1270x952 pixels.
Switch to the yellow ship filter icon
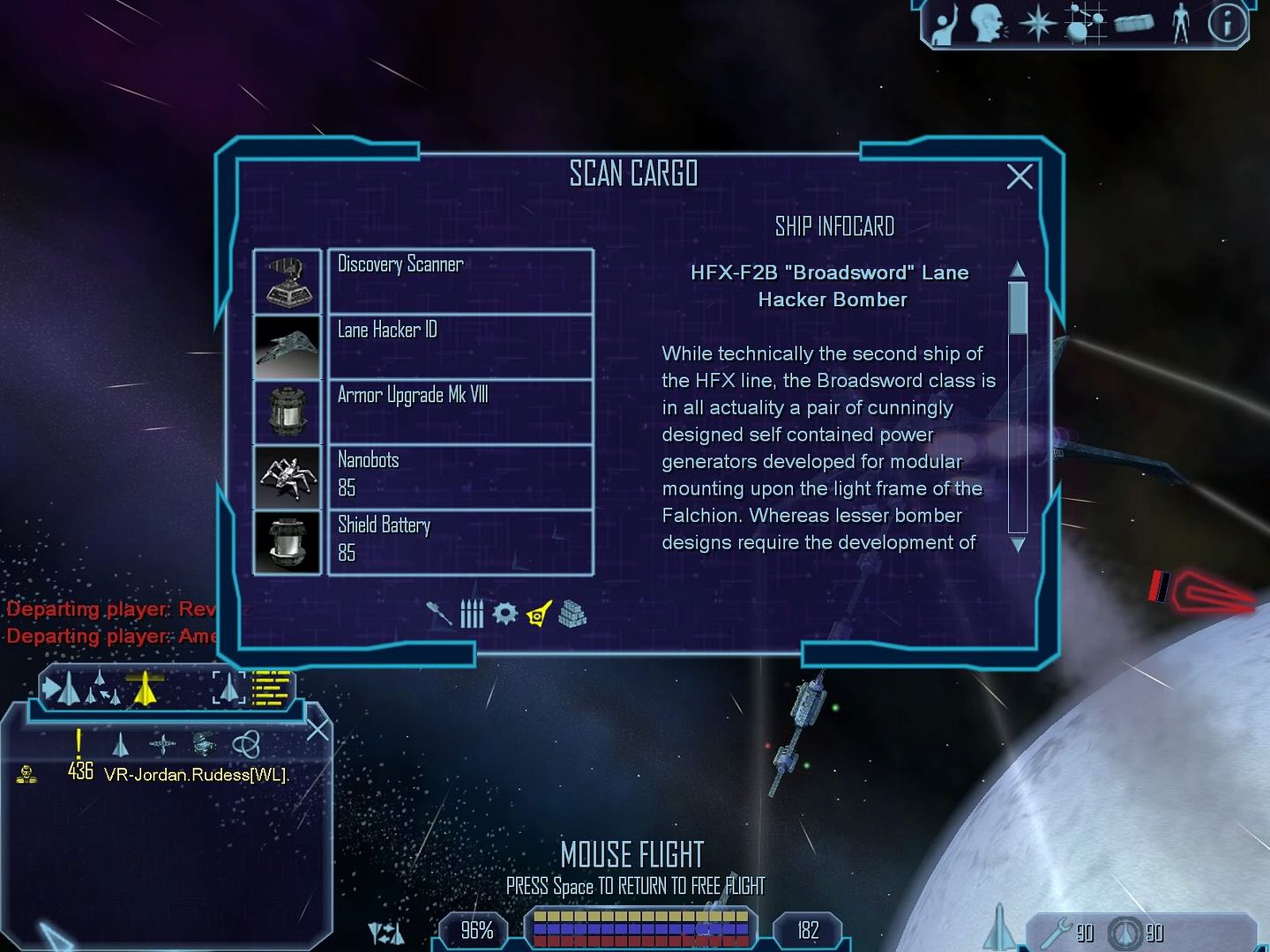point(539,614)
